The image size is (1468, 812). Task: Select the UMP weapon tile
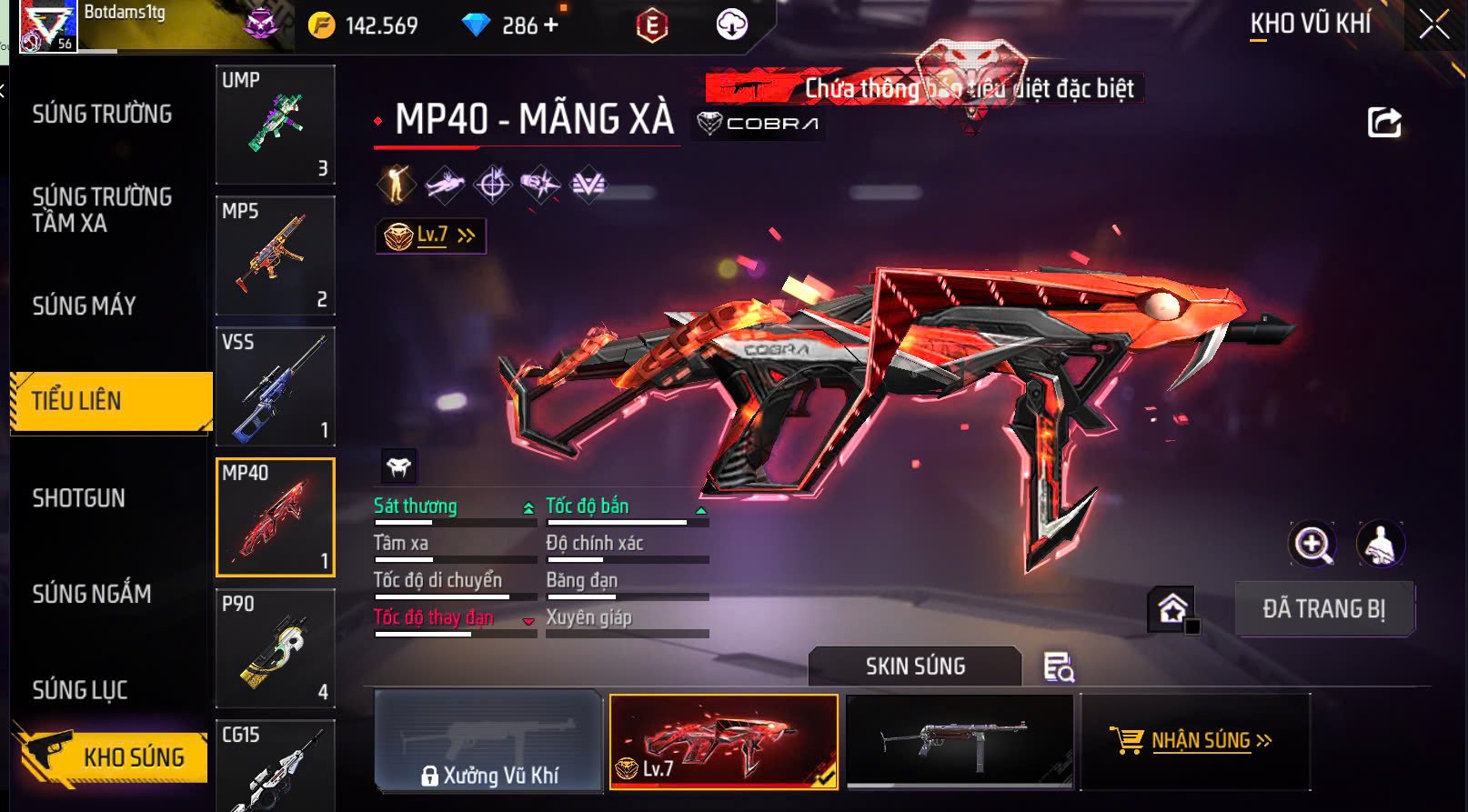coord(275,125)
